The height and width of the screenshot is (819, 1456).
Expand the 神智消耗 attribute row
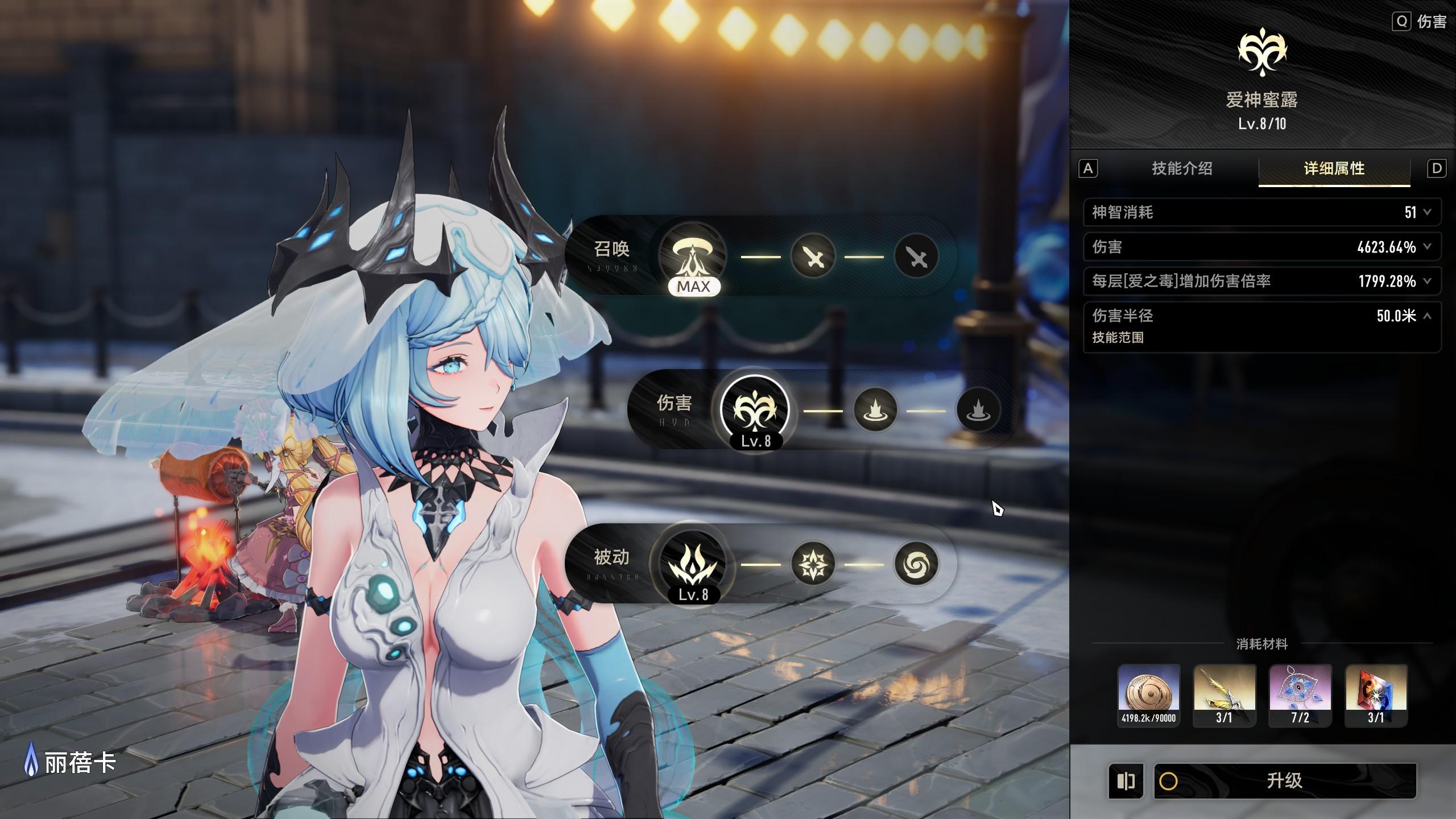(1427, 212)
